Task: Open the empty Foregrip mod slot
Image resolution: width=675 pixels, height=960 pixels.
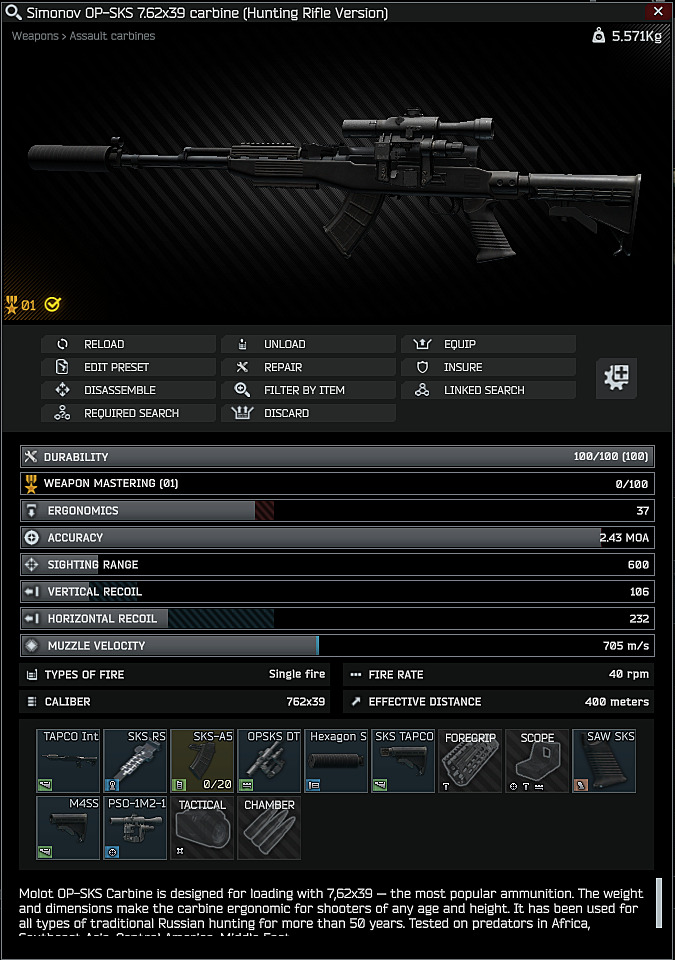Action: [x=470, y=761]
